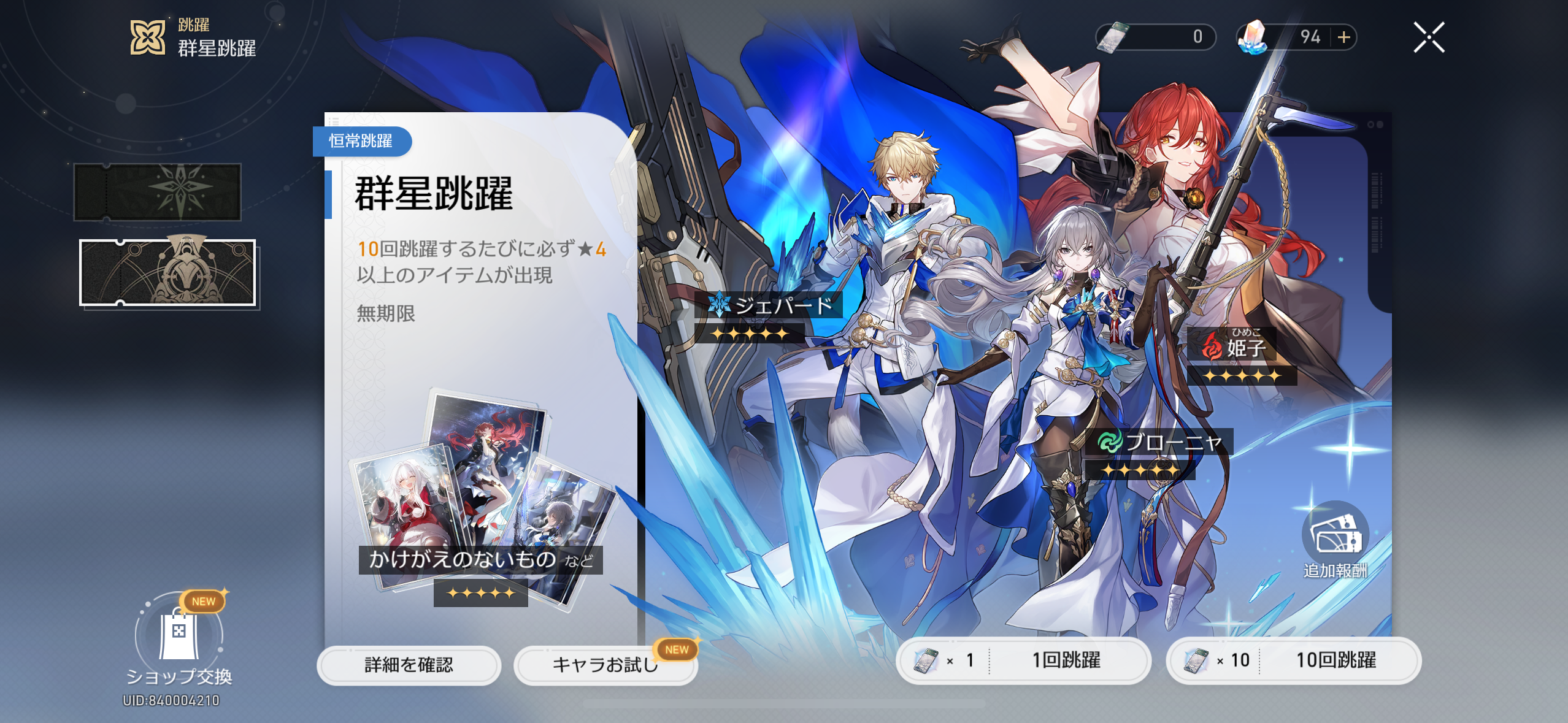Click the 恒常跳躍 permanent warp label

361,142
